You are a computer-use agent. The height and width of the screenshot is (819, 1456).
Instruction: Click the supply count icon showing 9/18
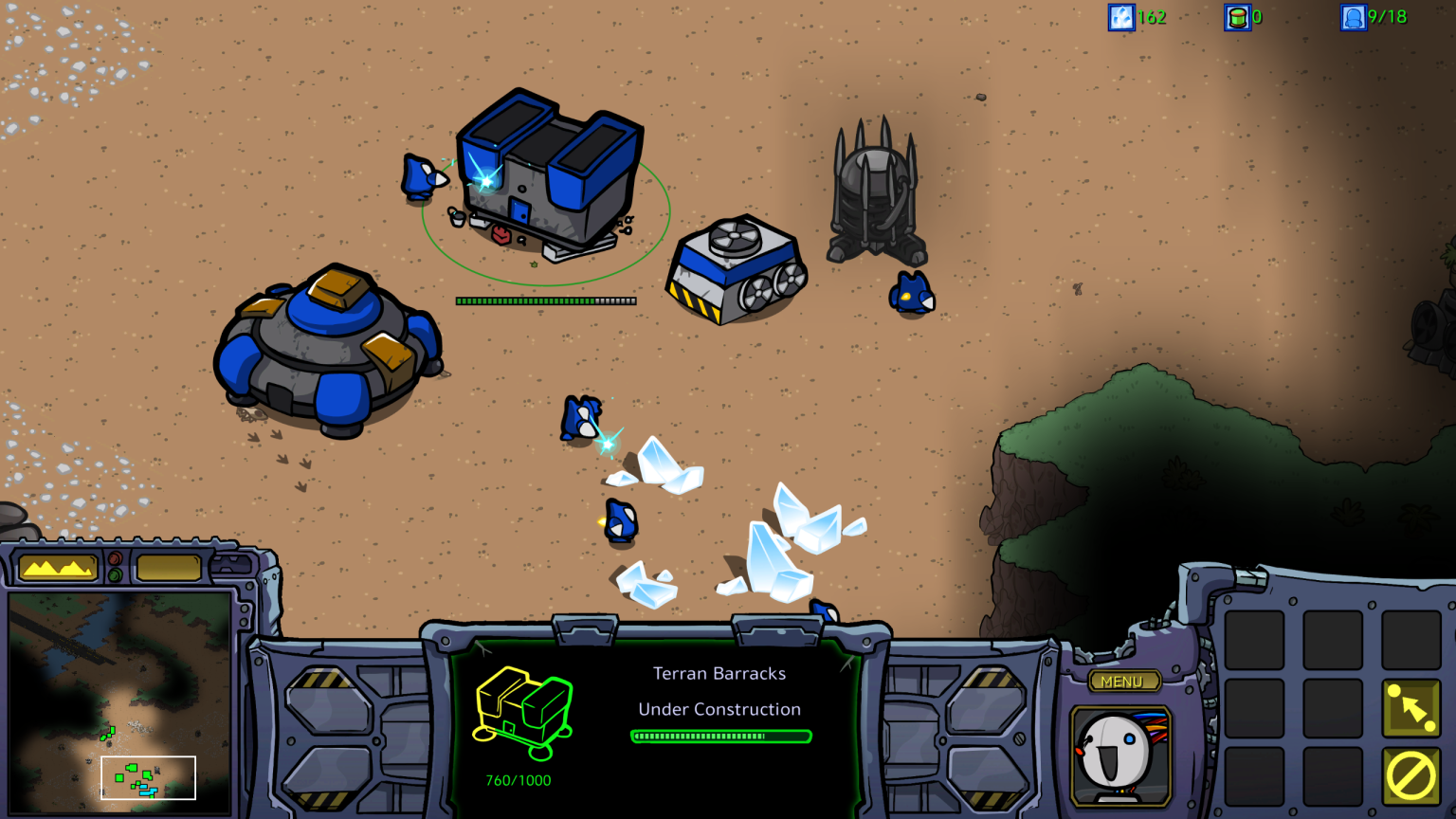coord(1353,17)
